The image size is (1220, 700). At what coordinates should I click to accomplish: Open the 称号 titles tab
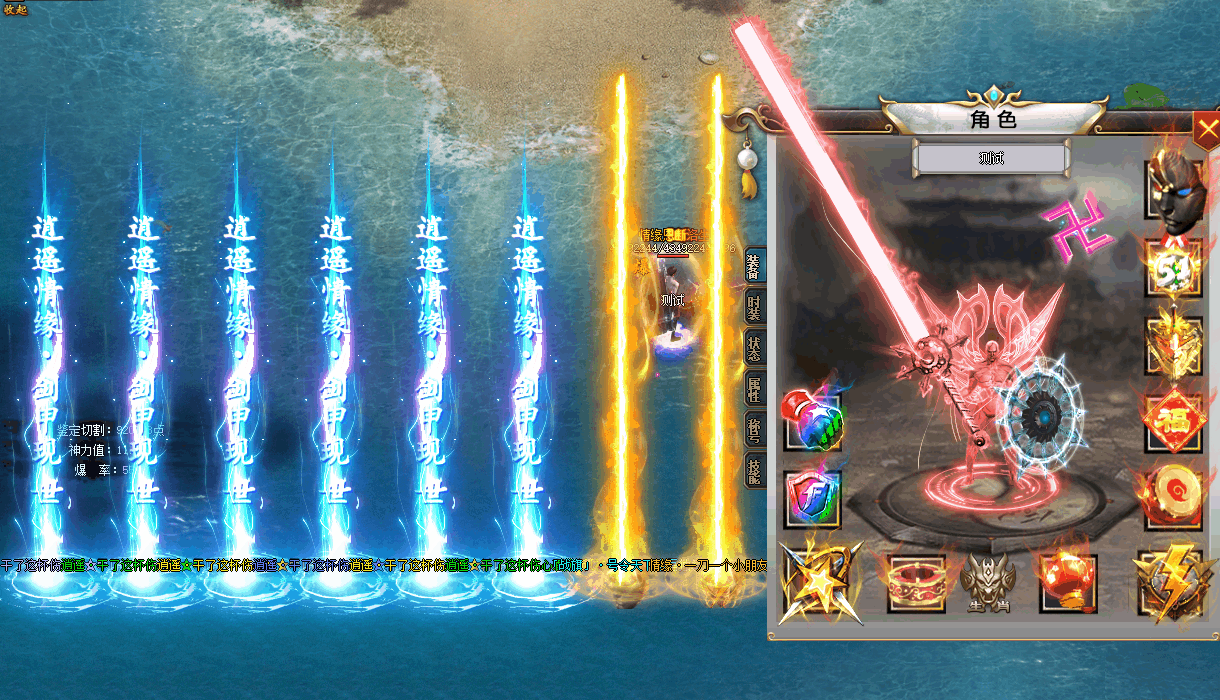coord(755,427)
